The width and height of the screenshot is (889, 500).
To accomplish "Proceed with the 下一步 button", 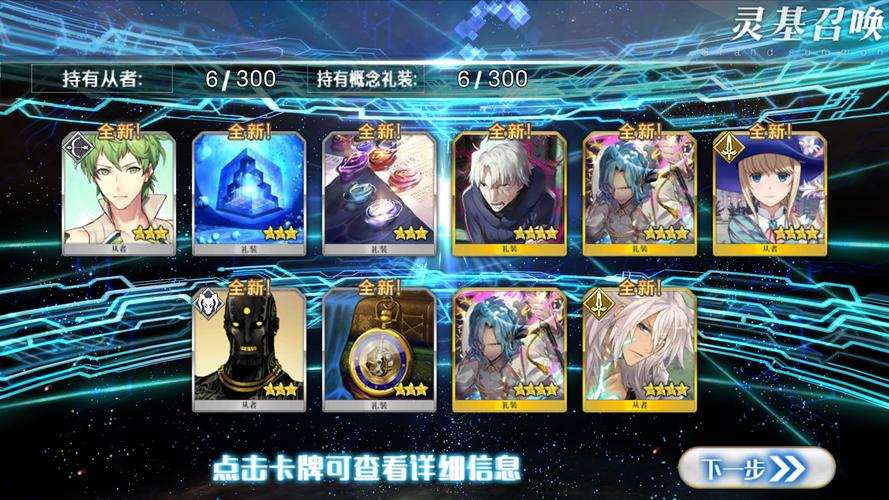I will pyautogui.click(x=755, y=467).
